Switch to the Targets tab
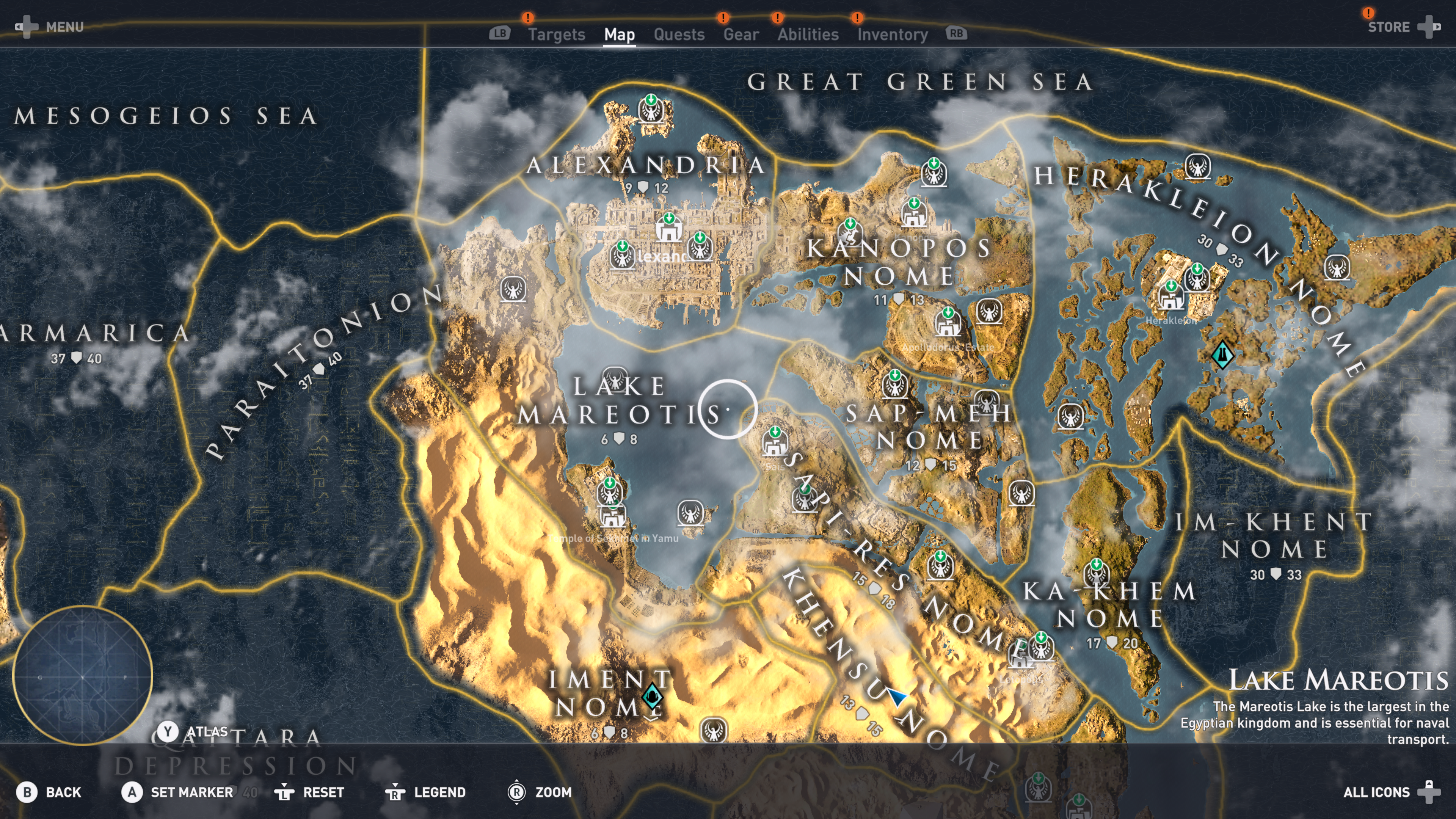 [556, 35]
